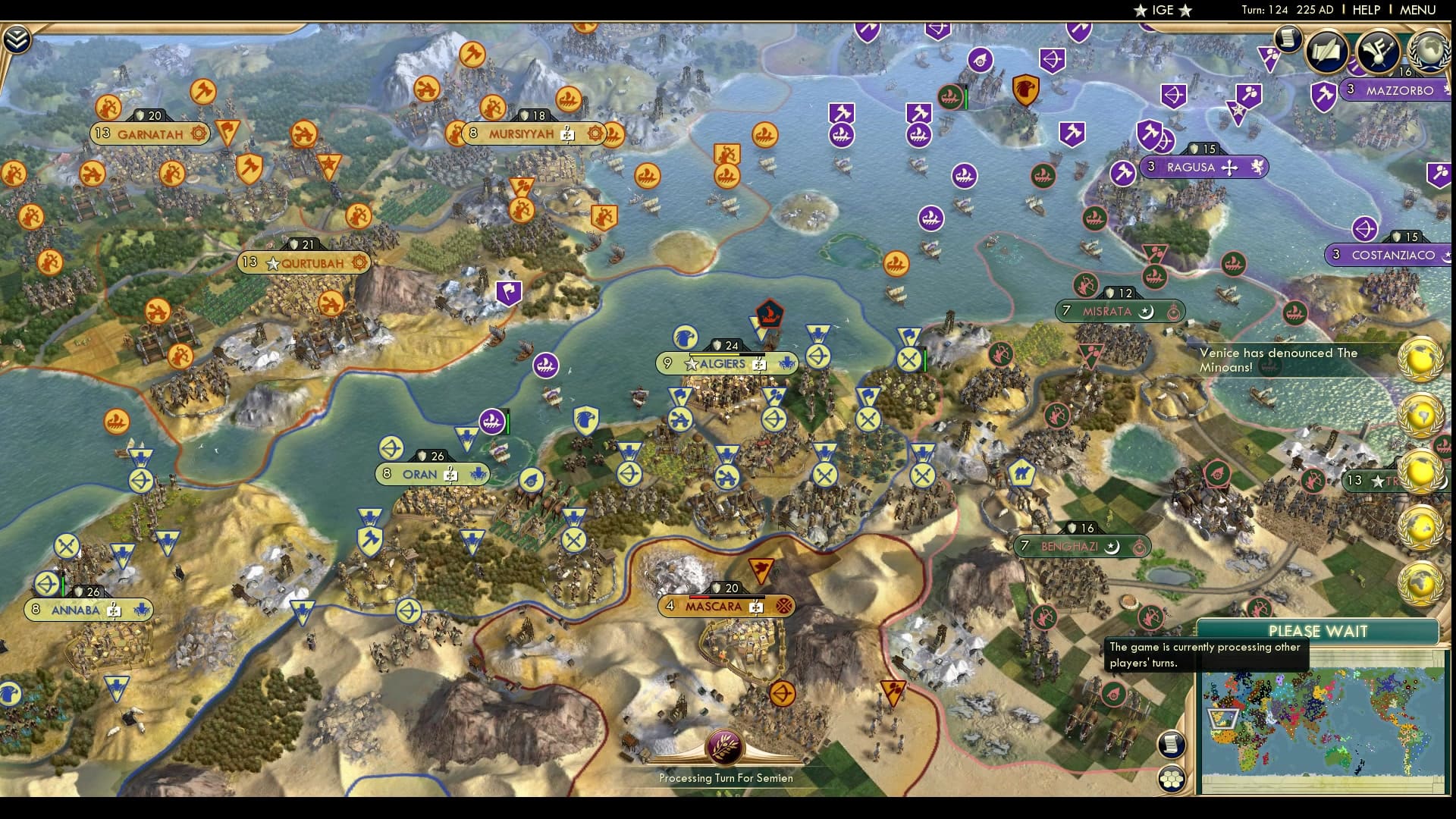The image size is (1456, 819).
Task: Toggle the hex grid strategic view button
Action: tap(1172, 779)
